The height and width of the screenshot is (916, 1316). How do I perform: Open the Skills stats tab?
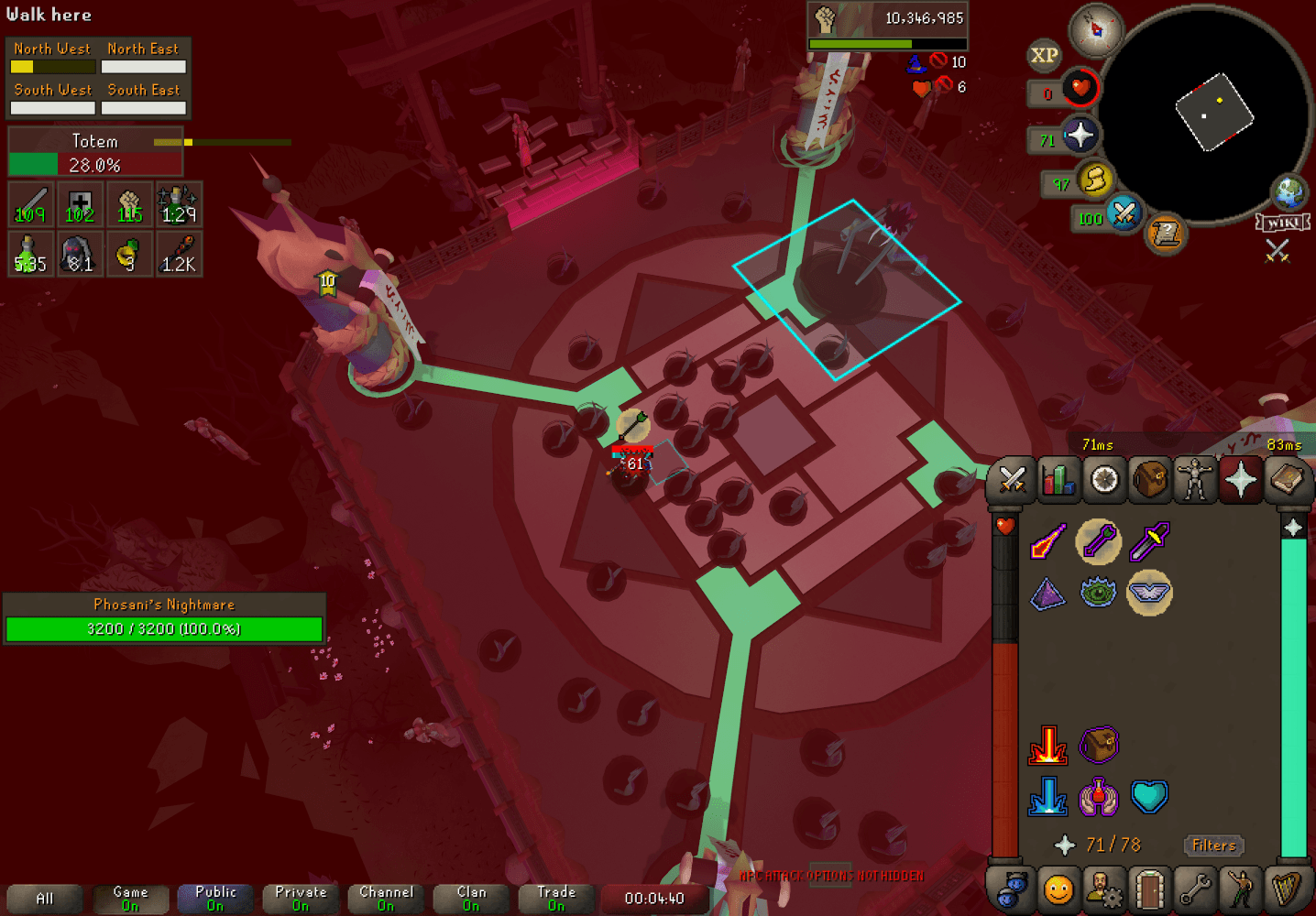1058,479
